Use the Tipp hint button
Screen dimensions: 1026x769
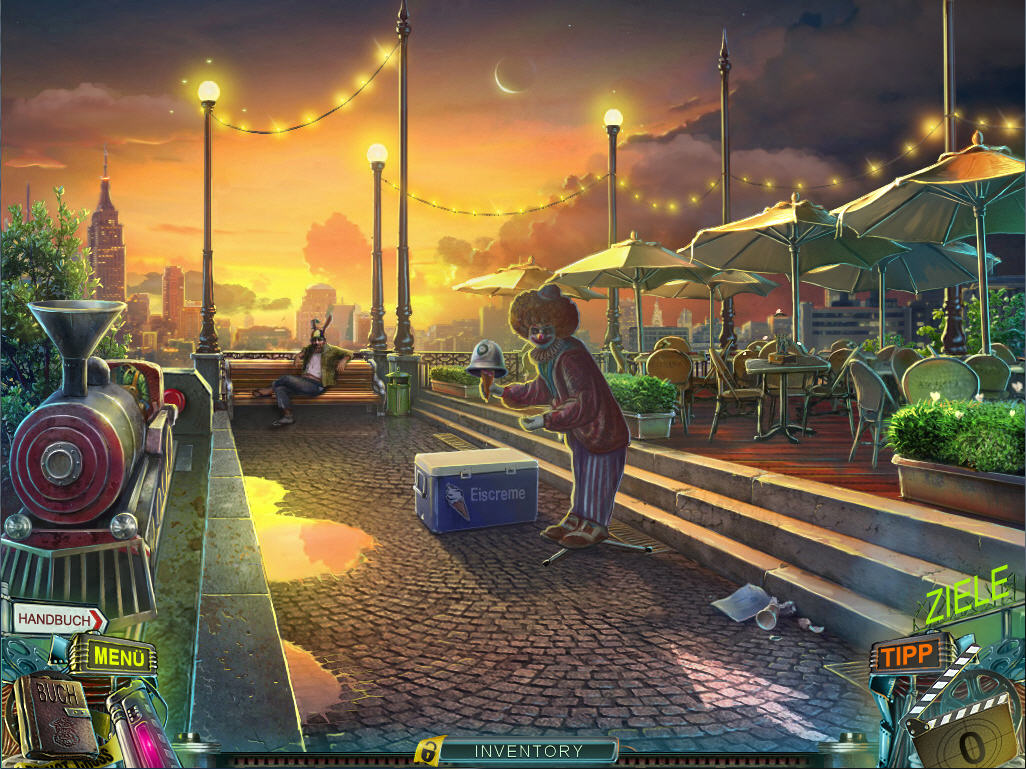coord(907,654)
